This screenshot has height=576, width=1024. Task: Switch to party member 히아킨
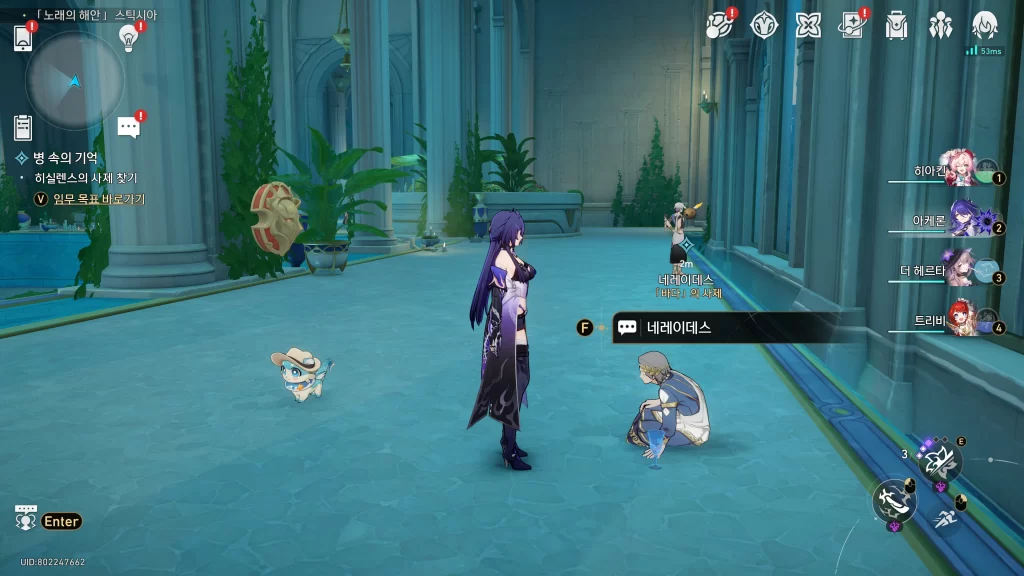[x=962, y=171]
